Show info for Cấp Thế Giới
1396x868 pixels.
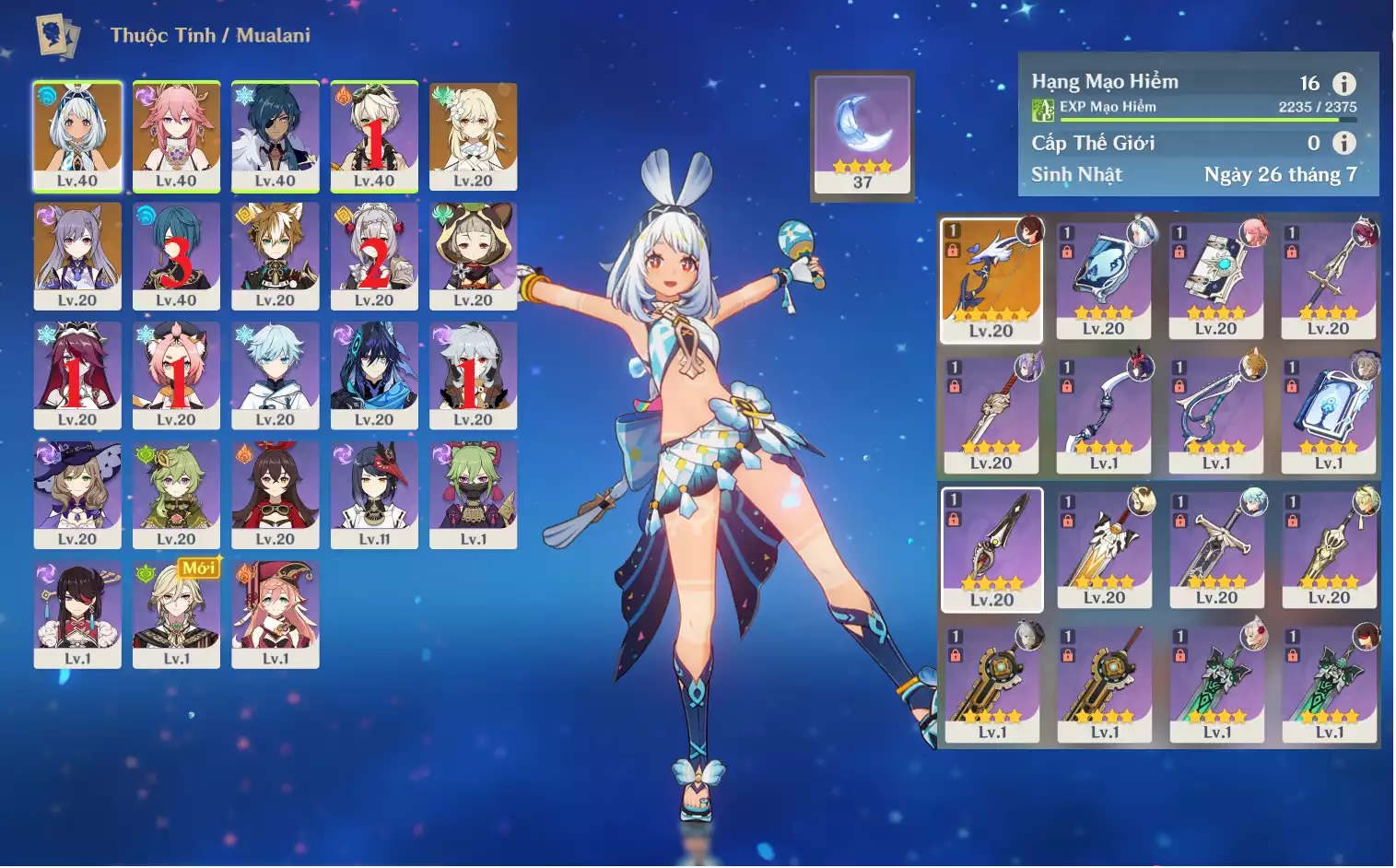coord(1344,143)
